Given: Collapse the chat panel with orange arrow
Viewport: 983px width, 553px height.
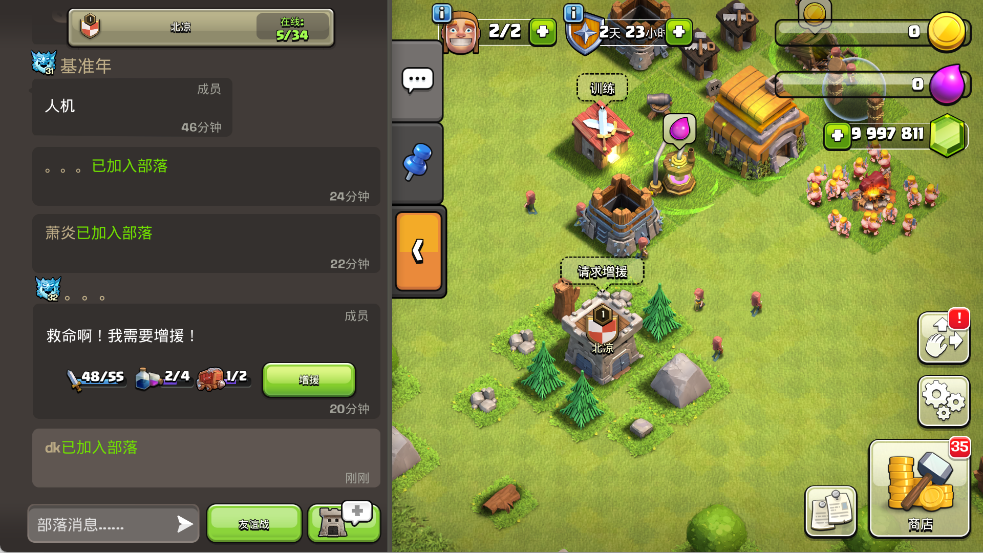Looking at the screenshot, I should 418,251.
